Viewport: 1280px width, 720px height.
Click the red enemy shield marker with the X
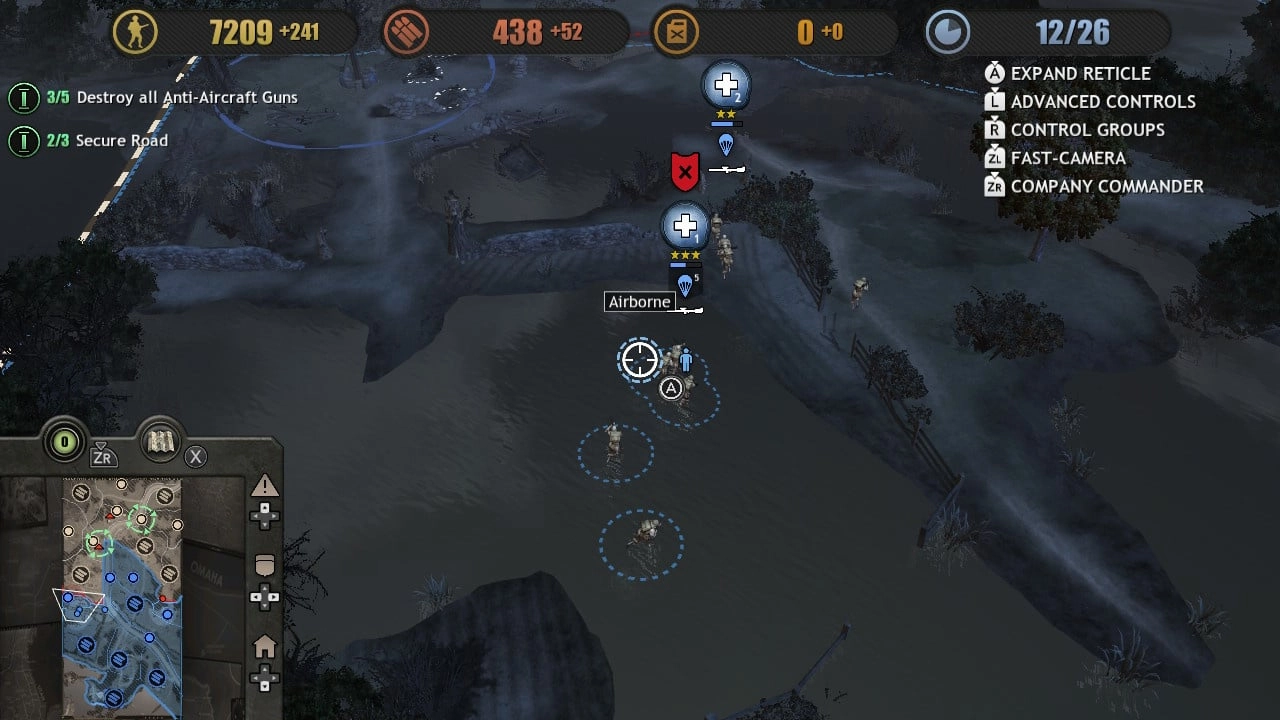[x=683, y=170]
